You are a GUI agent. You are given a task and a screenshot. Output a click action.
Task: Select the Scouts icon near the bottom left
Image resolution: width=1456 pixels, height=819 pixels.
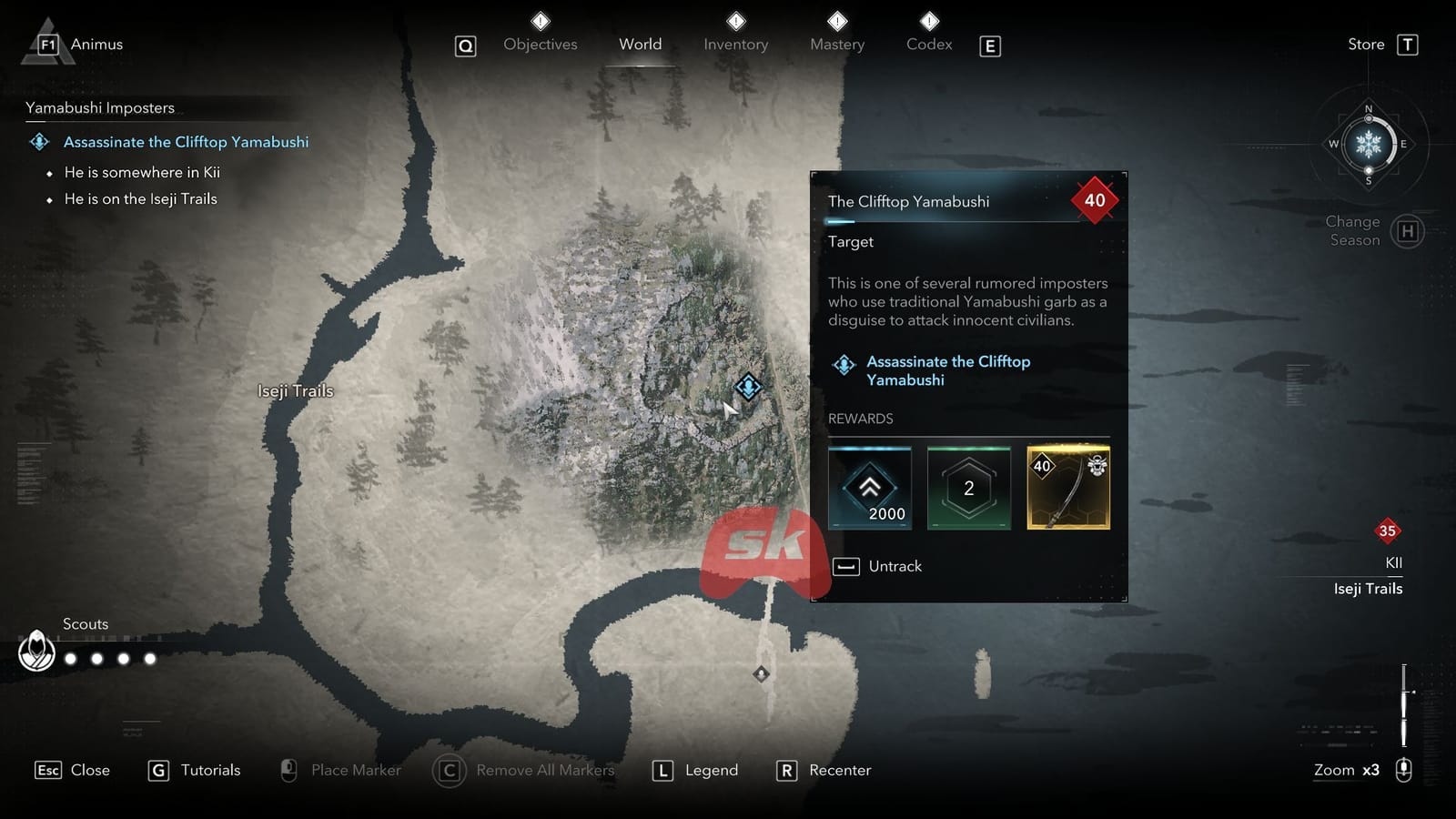[36, 652]
